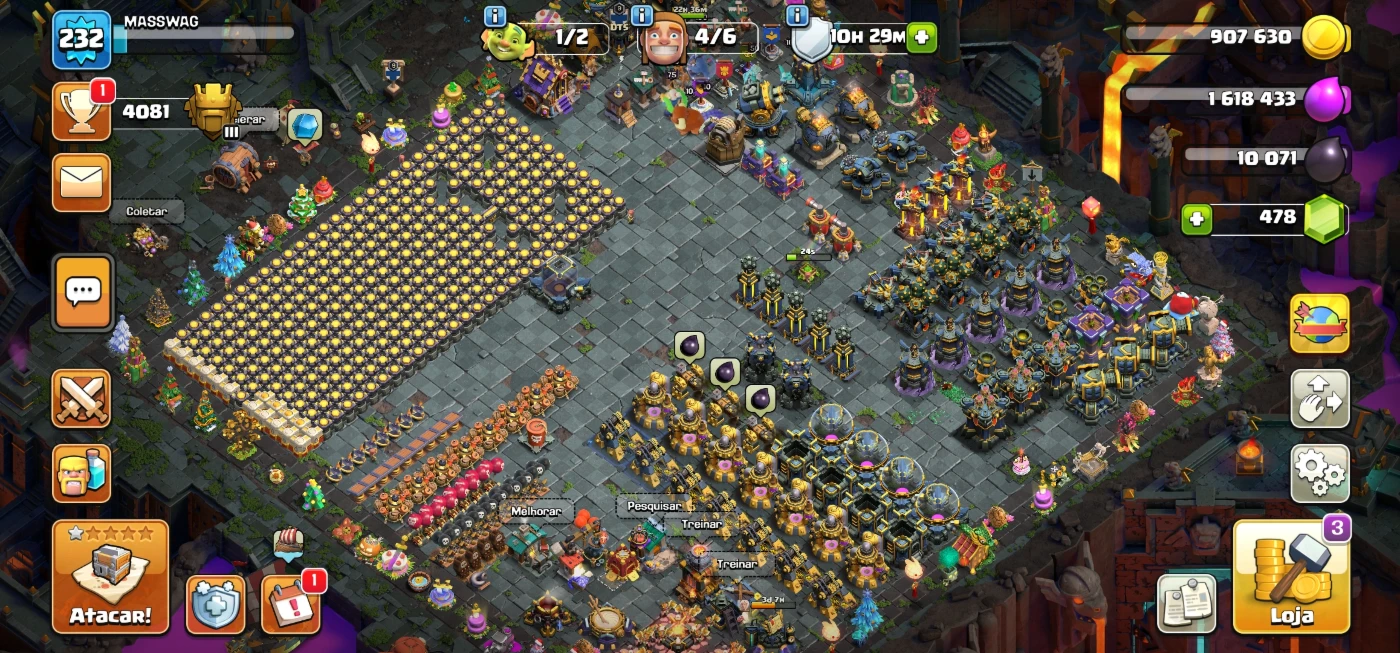1400x653 pixels.
Task: Open the layout editor hand button
Action: pos(1320,398)
